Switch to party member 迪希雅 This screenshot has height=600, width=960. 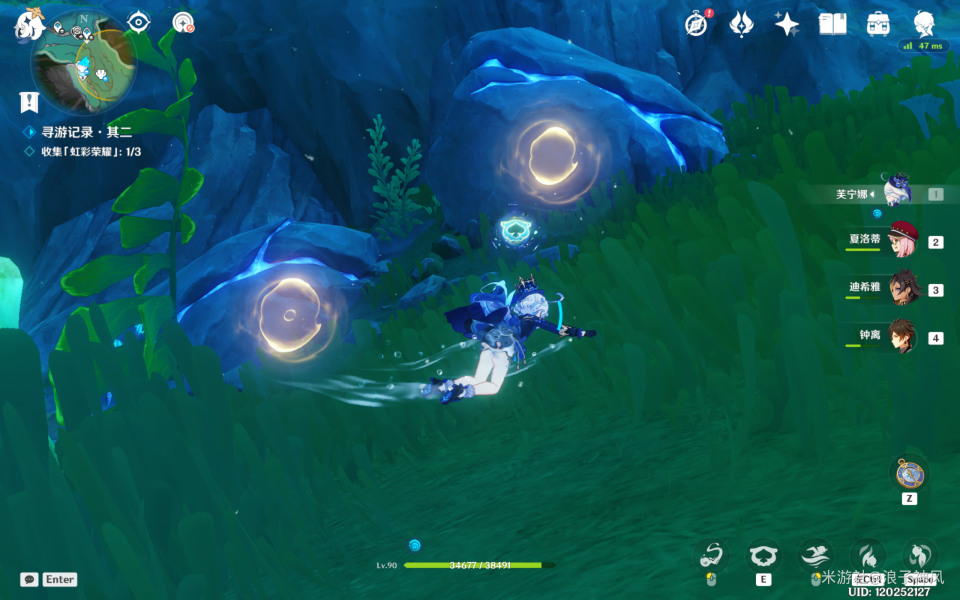tap(902, 287)
